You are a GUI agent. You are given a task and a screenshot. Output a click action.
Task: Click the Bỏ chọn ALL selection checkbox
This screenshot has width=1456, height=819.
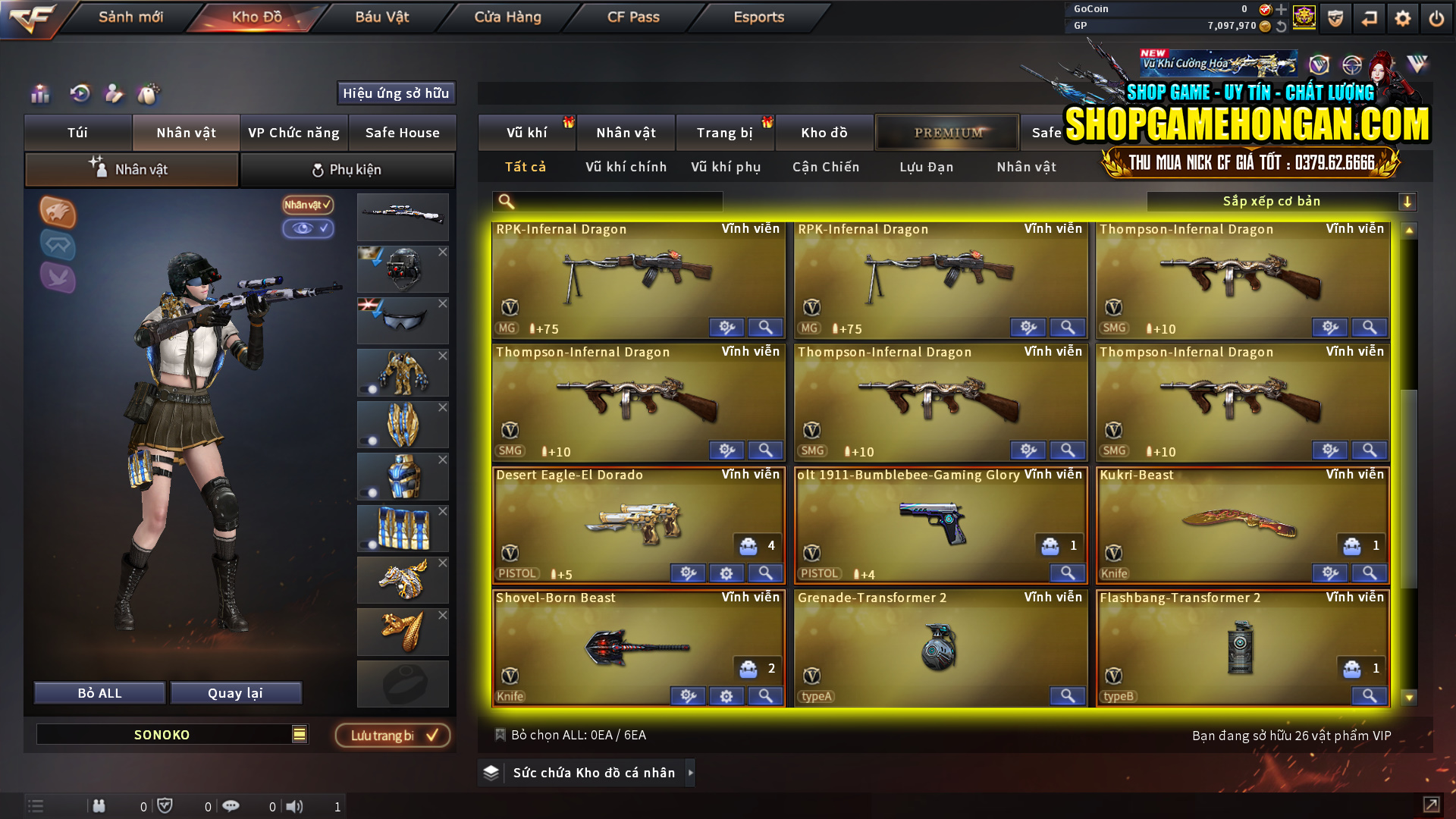click(500, 734)
